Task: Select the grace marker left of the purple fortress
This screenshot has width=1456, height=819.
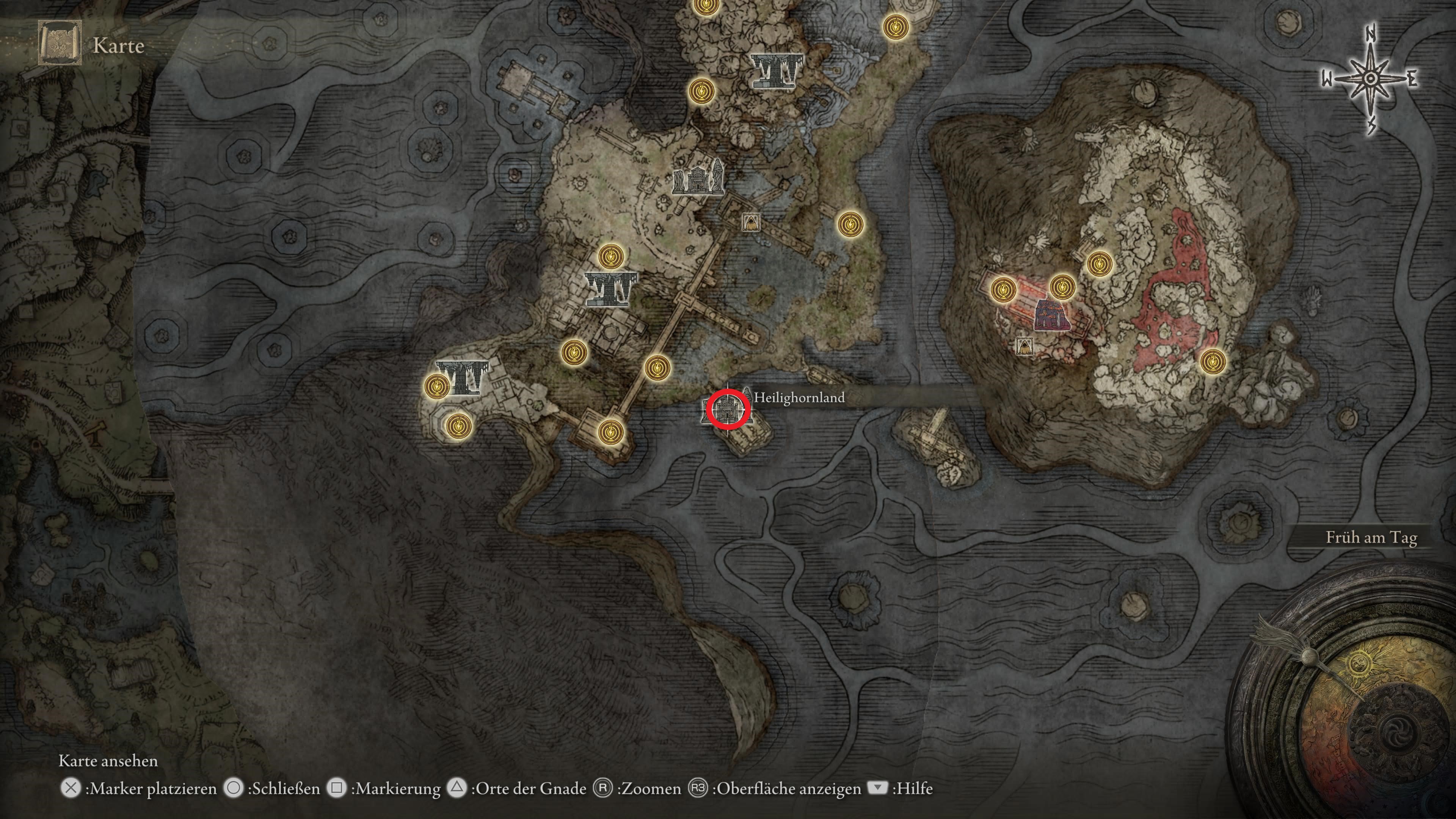Action: pyautogui.click(x=1004, y=290)
